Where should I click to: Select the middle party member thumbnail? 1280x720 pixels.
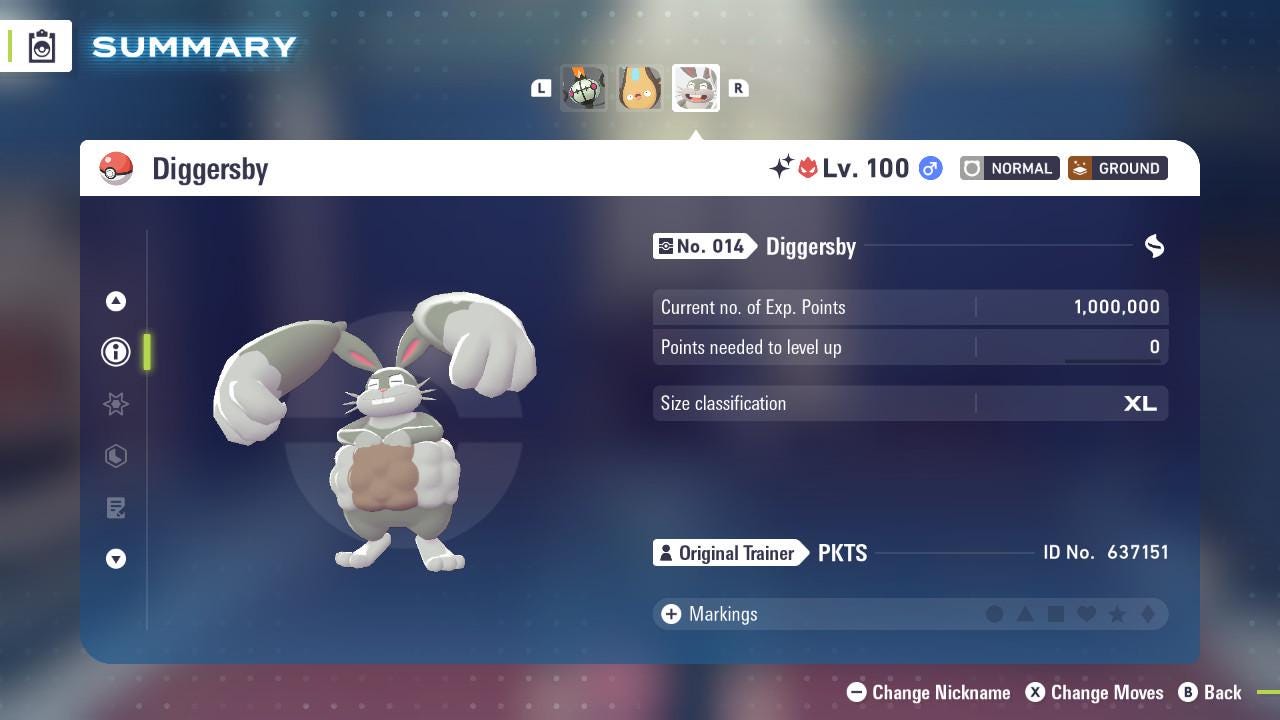[639, 88]
